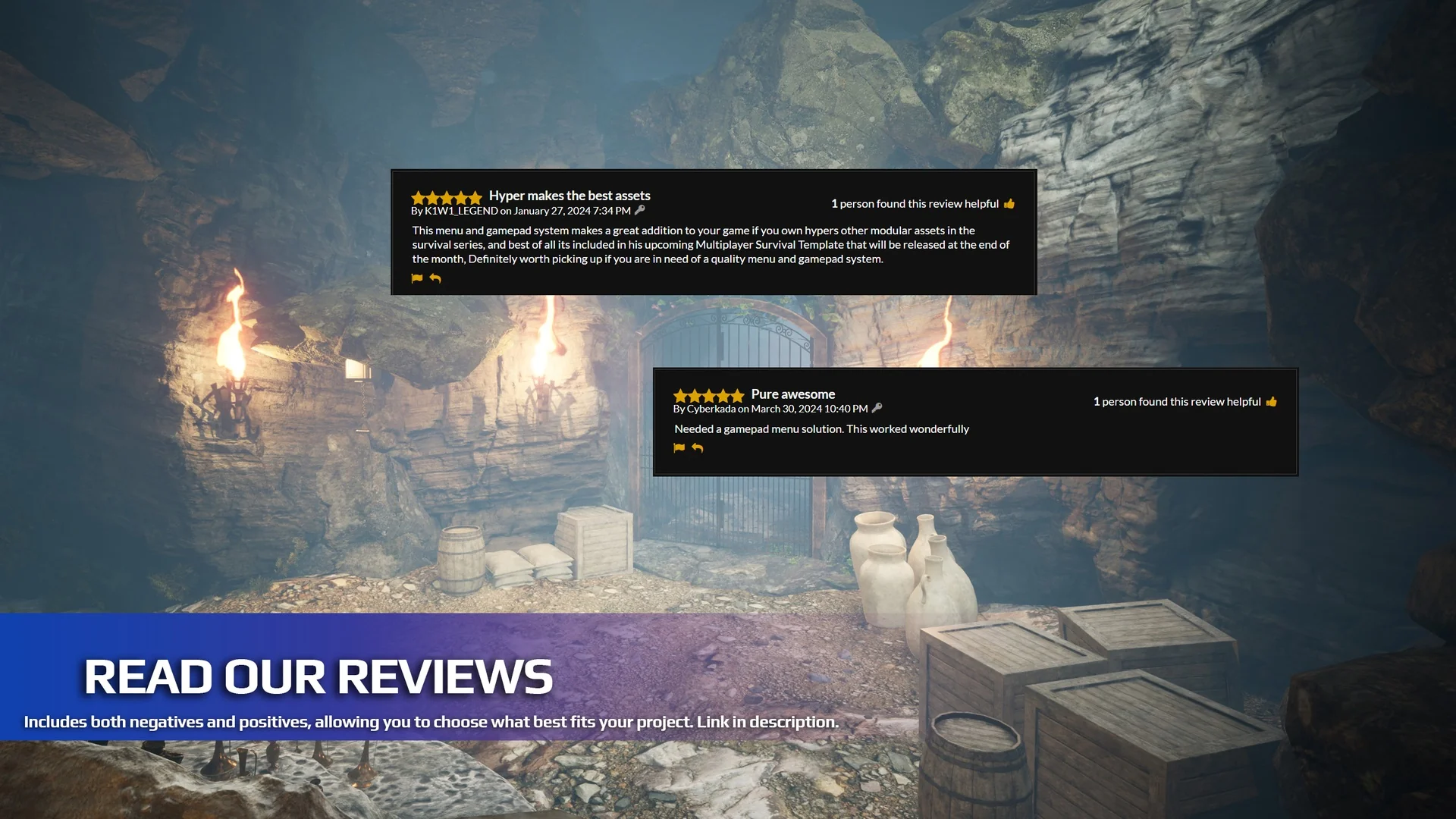Reply to Cyberkada's review
The width and height of the screenshot is (1456, 819).
click(698, 448)
